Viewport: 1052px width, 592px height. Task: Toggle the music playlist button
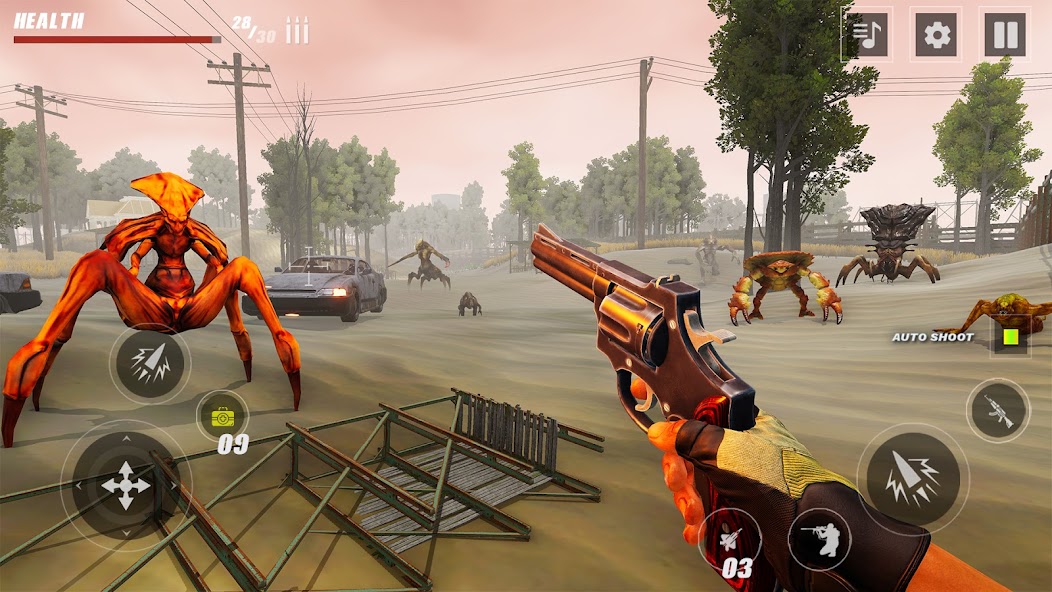point(867,36)
